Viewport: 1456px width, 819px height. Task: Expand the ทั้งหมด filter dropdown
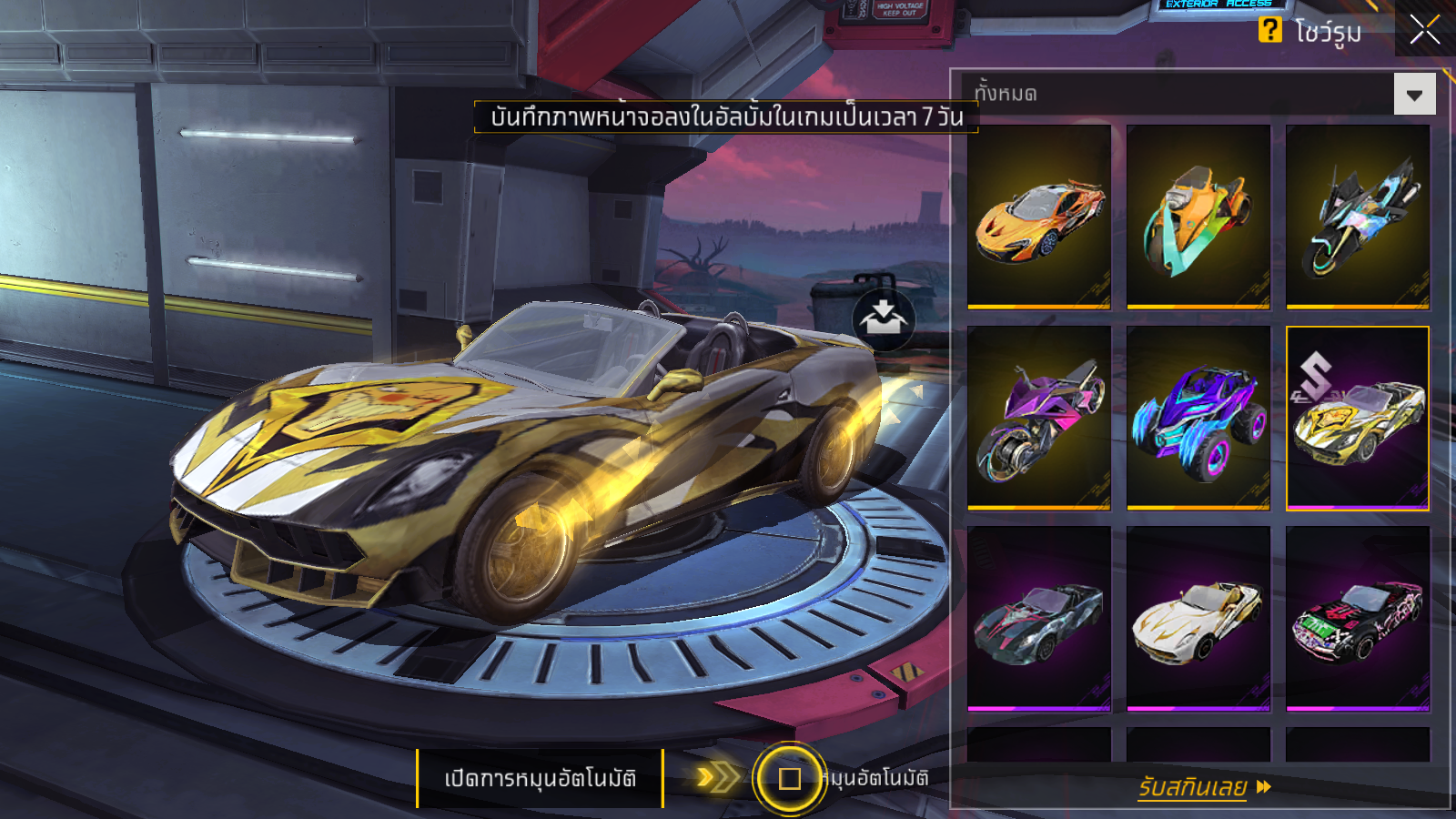click(1414, 95)
